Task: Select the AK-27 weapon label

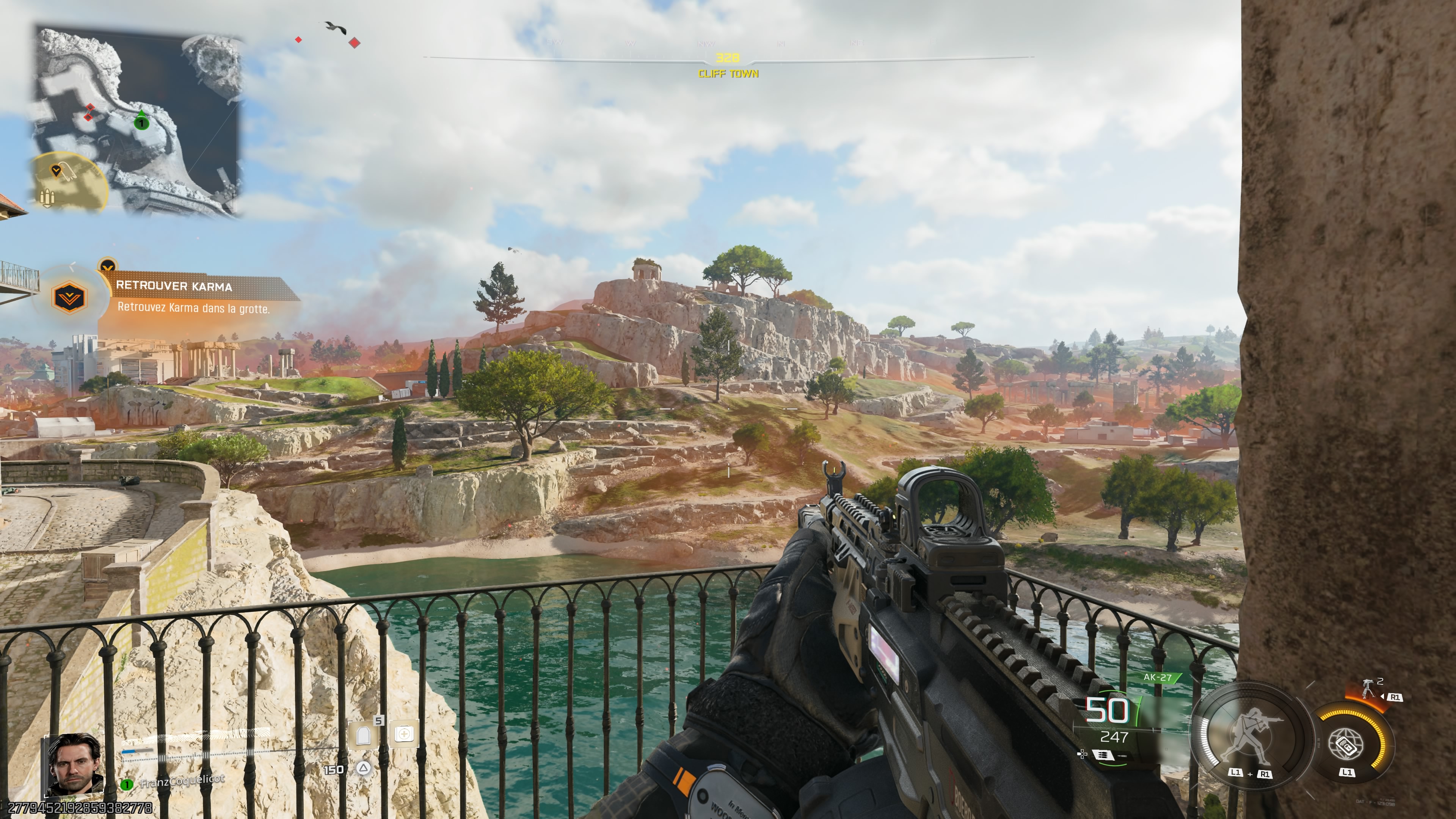Action: 1157,677
